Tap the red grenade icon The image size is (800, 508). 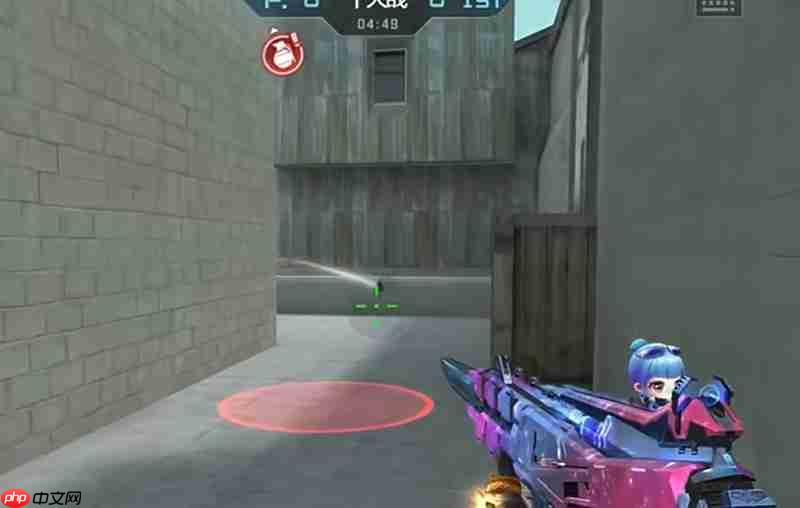coord(280,53)
